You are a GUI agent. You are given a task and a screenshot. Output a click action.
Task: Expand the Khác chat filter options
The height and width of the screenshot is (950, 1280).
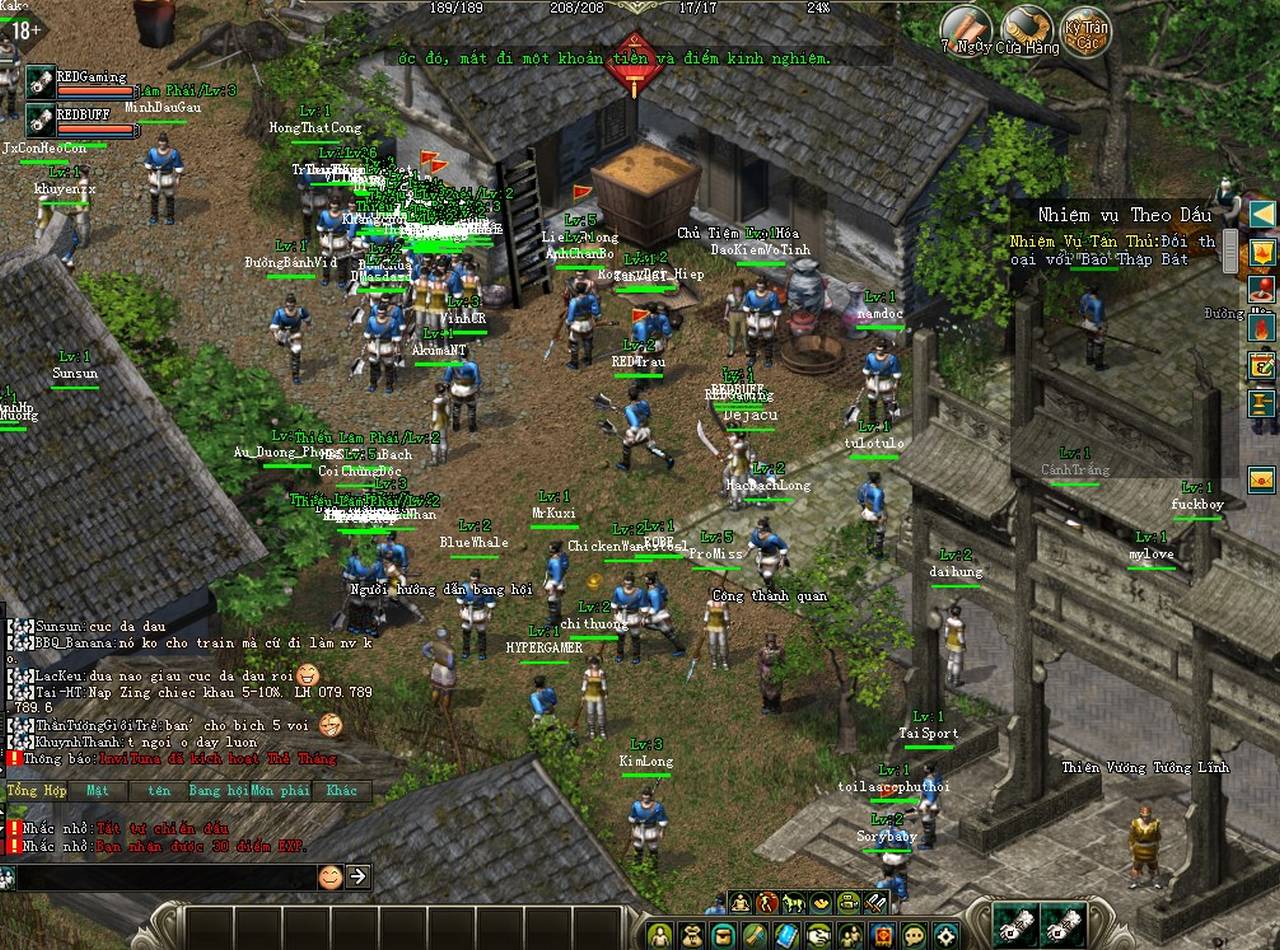click(340, 790)
